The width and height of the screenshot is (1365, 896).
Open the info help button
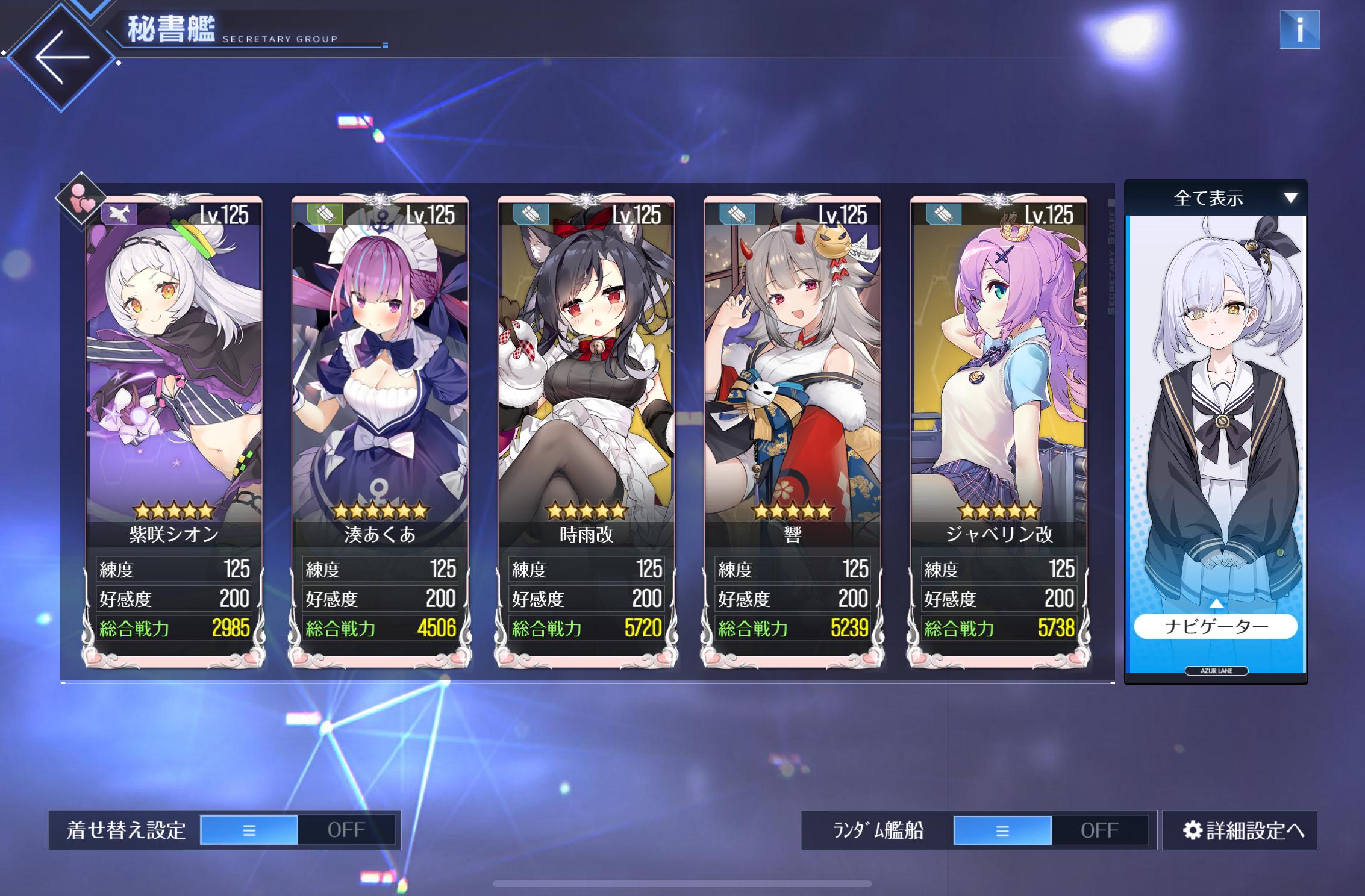[1299, 30]
